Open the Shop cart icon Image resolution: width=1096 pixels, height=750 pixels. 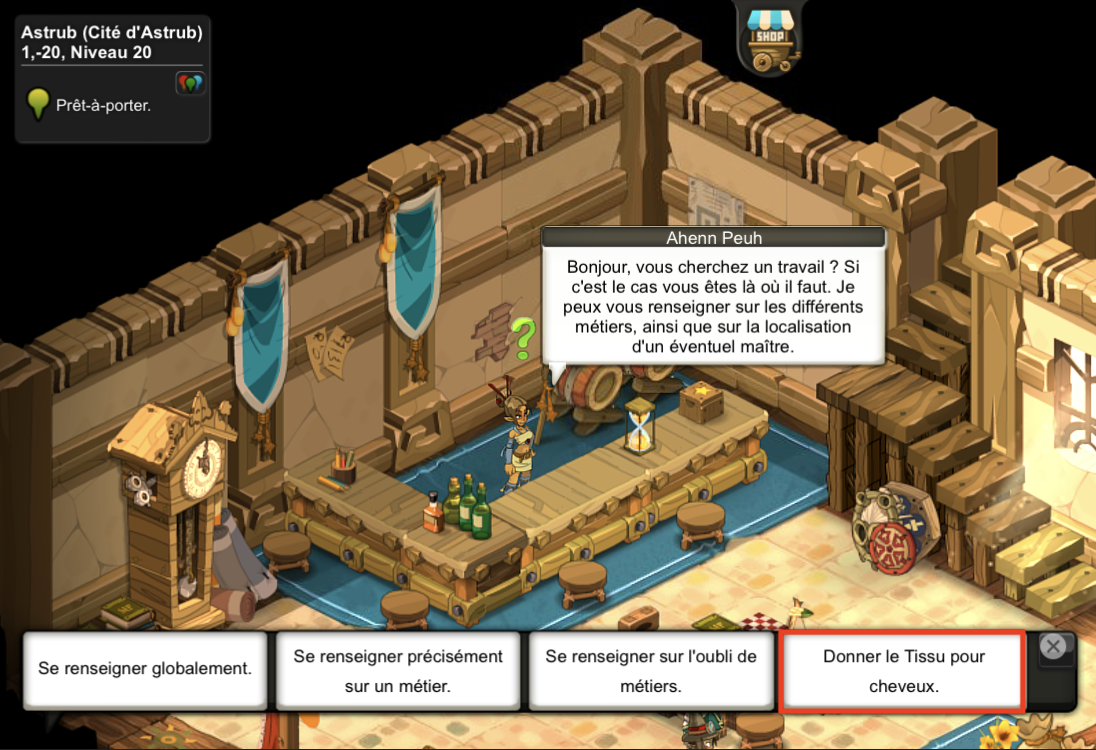pyautogui.click(x=771, y=36)
